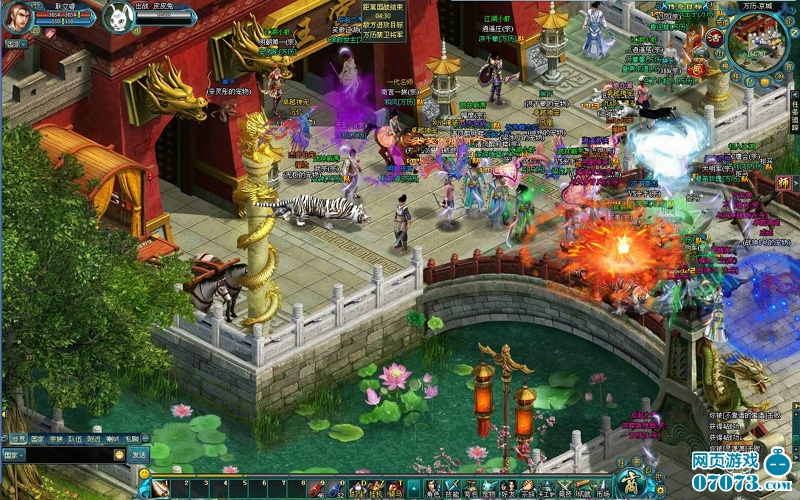Switch chat to the 世界 world tab

tap(18, 438)
